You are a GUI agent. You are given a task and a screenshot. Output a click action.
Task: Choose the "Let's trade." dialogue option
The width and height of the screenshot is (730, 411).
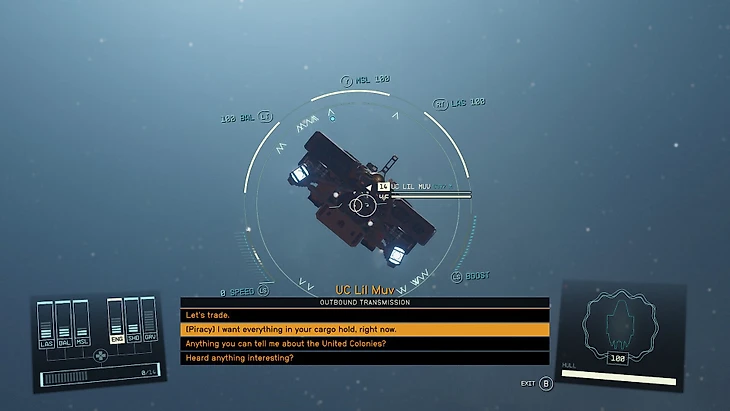364,315
